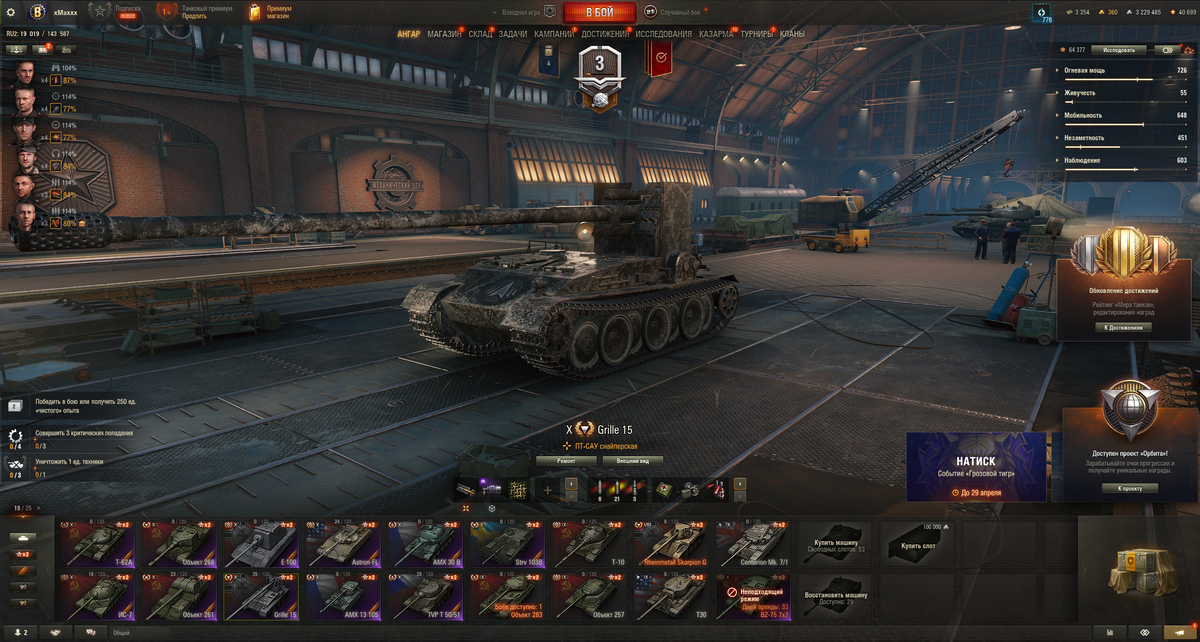Click the «Внешний вид» appearance button
The width and height of the screenshot is (1200, 642).
[632, 461]
